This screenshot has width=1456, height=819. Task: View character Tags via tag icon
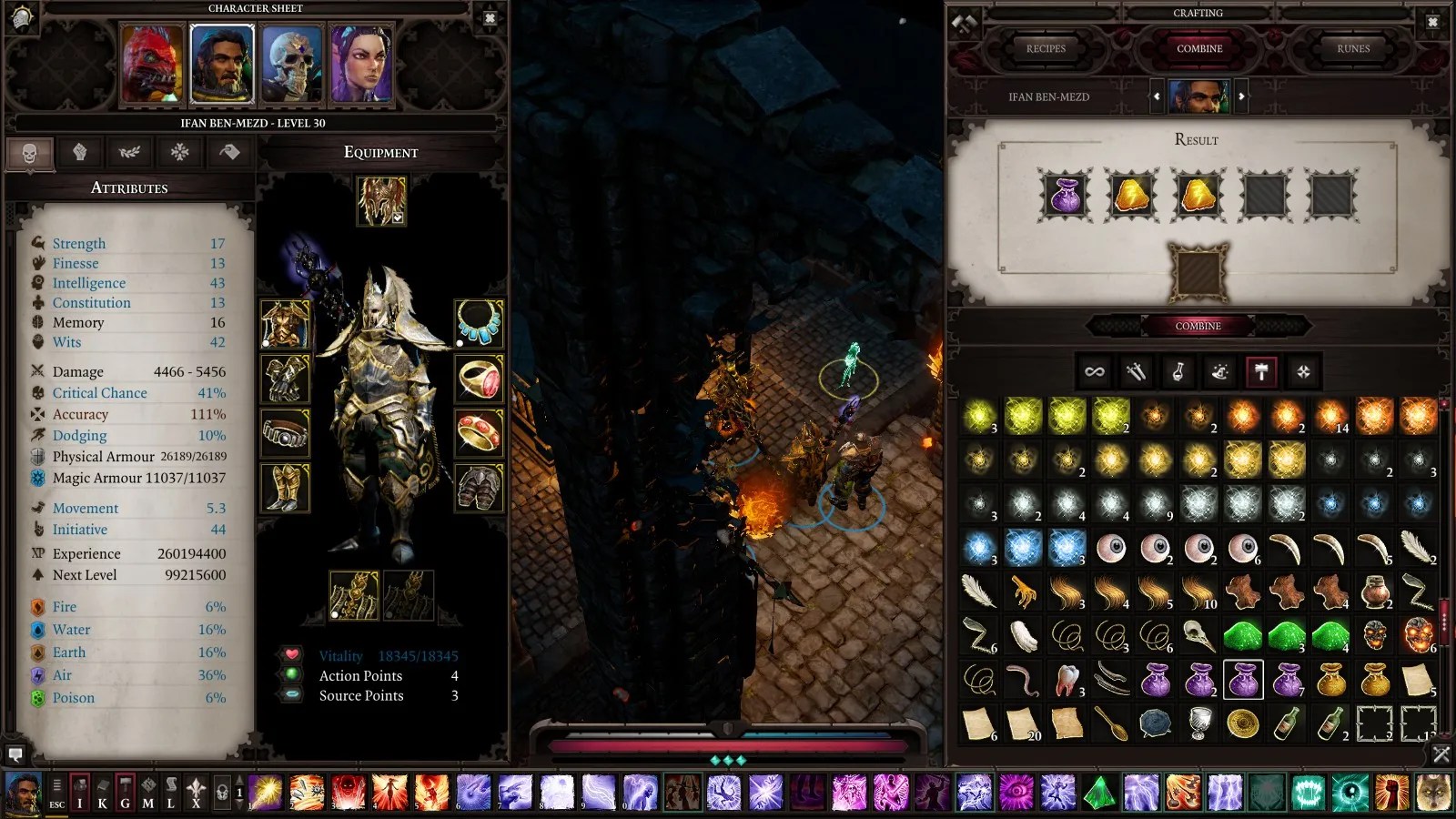coord(228,153)
